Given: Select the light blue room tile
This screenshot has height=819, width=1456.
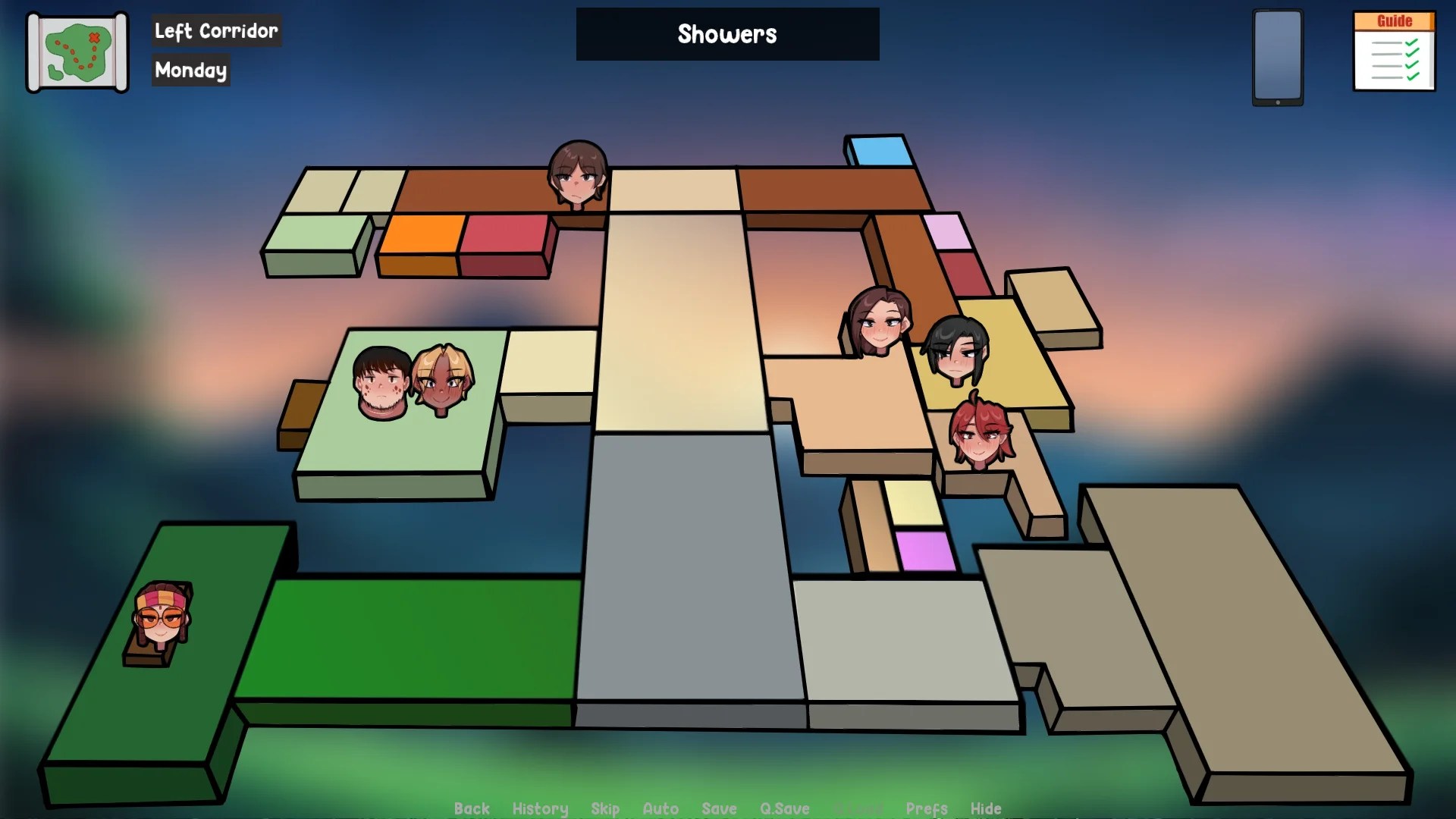Looking at the screenshot, I should click(x=880, y=151).
